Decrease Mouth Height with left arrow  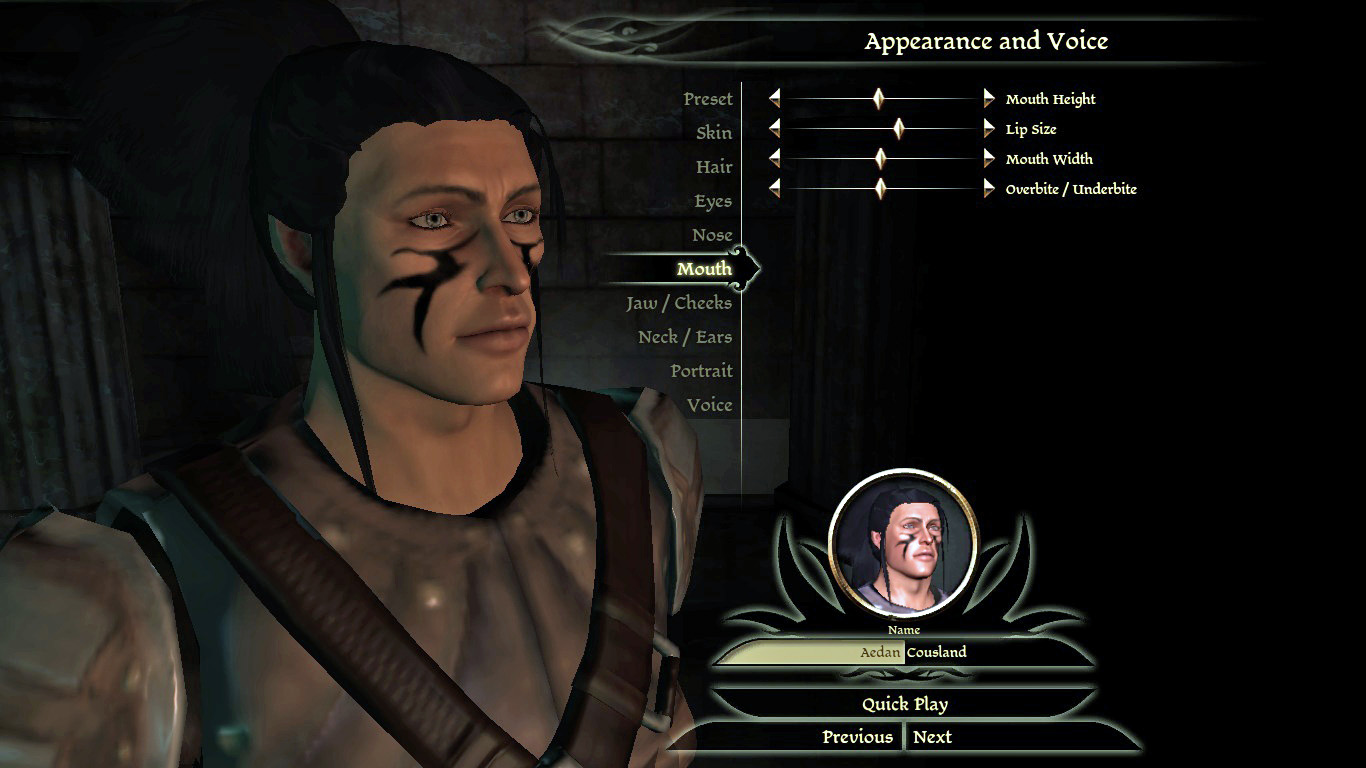[774, 98]
